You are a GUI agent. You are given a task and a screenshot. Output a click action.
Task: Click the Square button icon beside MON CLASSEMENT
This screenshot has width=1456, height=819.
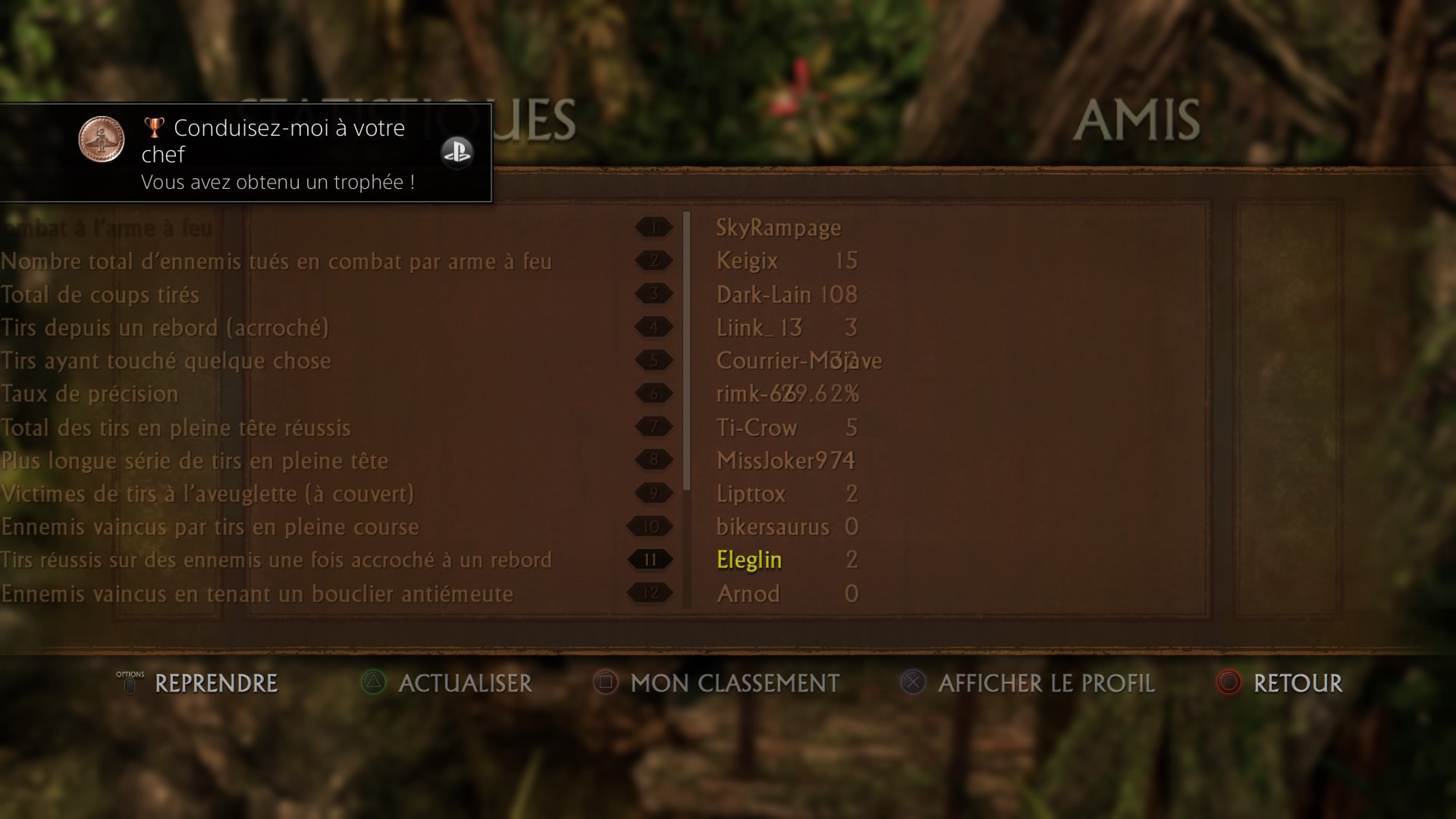pos(604,683)
